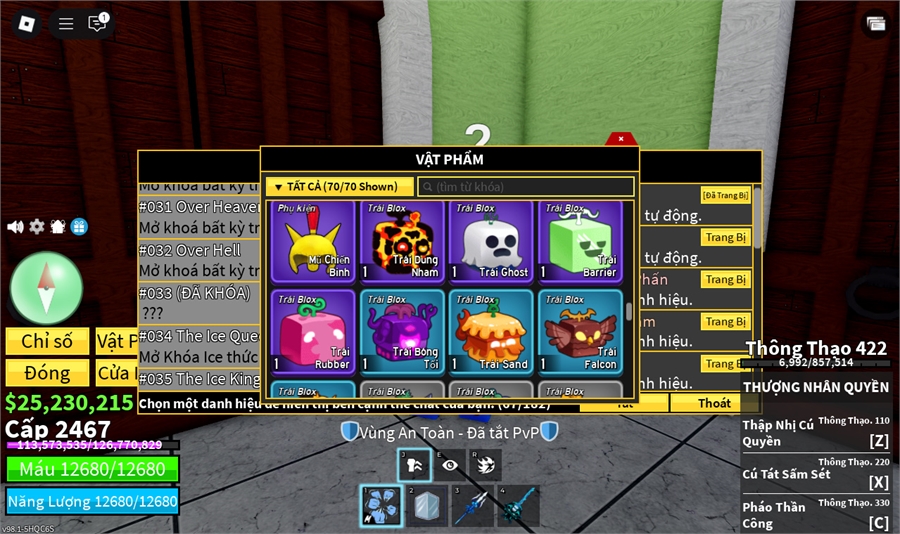Choose the purple Trái Bóng Tối fruit
The width and height of the screenshot is (900, 534).
403,332
